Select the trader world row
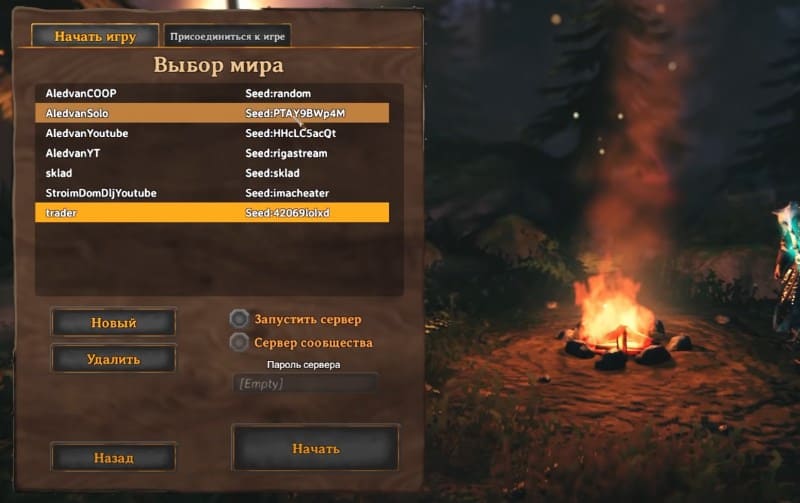Image resolution: width=800 pixels, height=503 pixels. pos(211,212)
